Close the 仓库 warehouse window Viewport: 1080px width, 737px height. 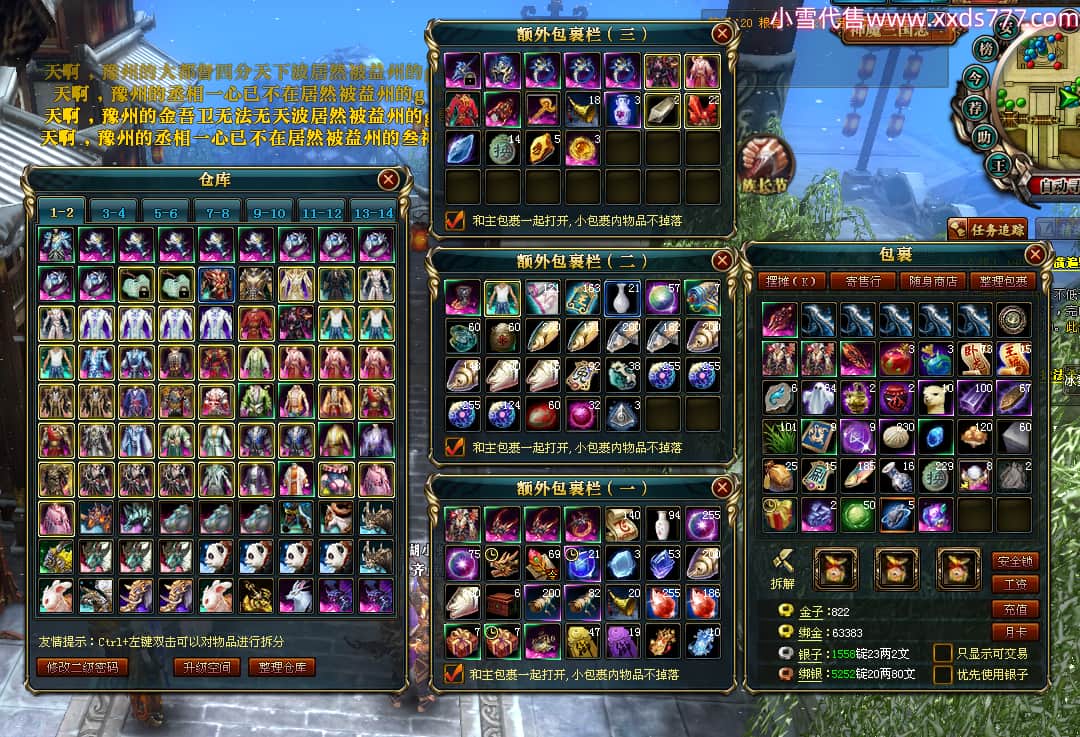[x=388, y=180]
